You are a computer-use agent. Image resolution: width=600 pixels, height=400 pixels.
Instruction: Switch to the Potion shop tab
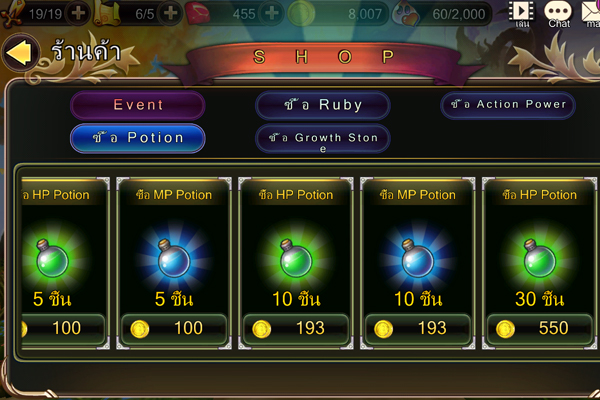[x=138, y=138]
